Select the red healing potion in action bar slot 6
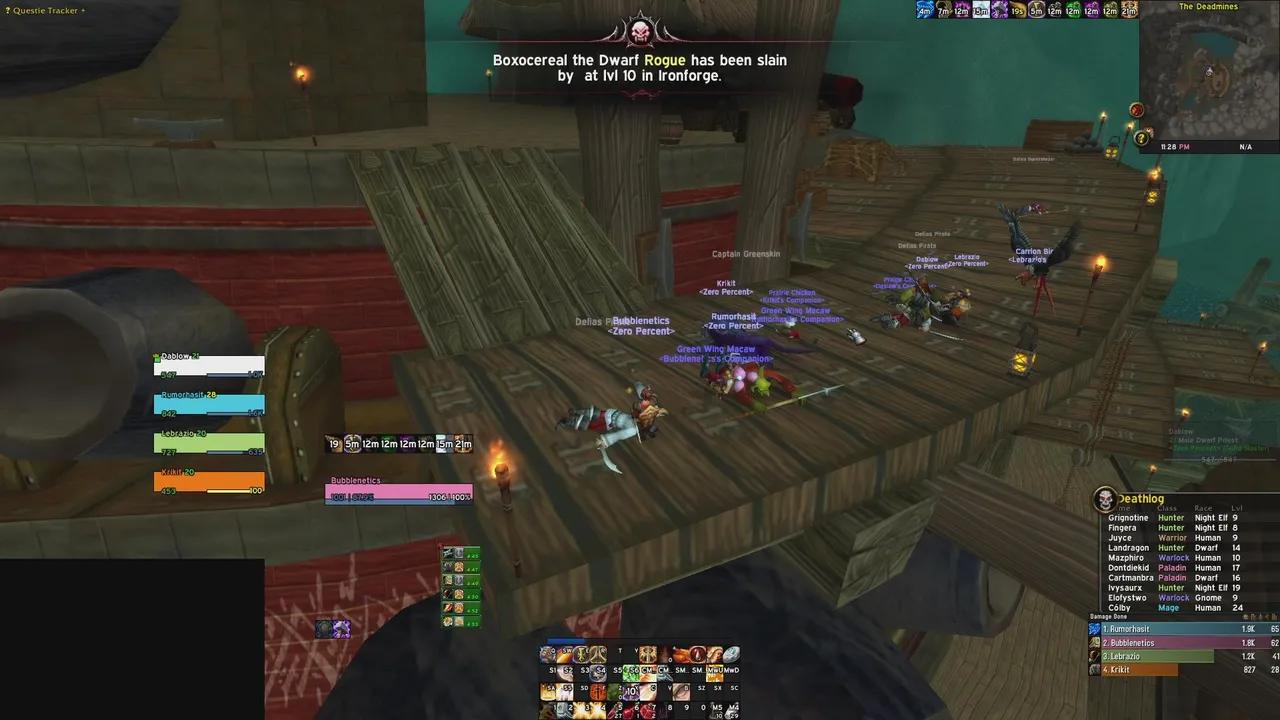 [x=629, y=710]
